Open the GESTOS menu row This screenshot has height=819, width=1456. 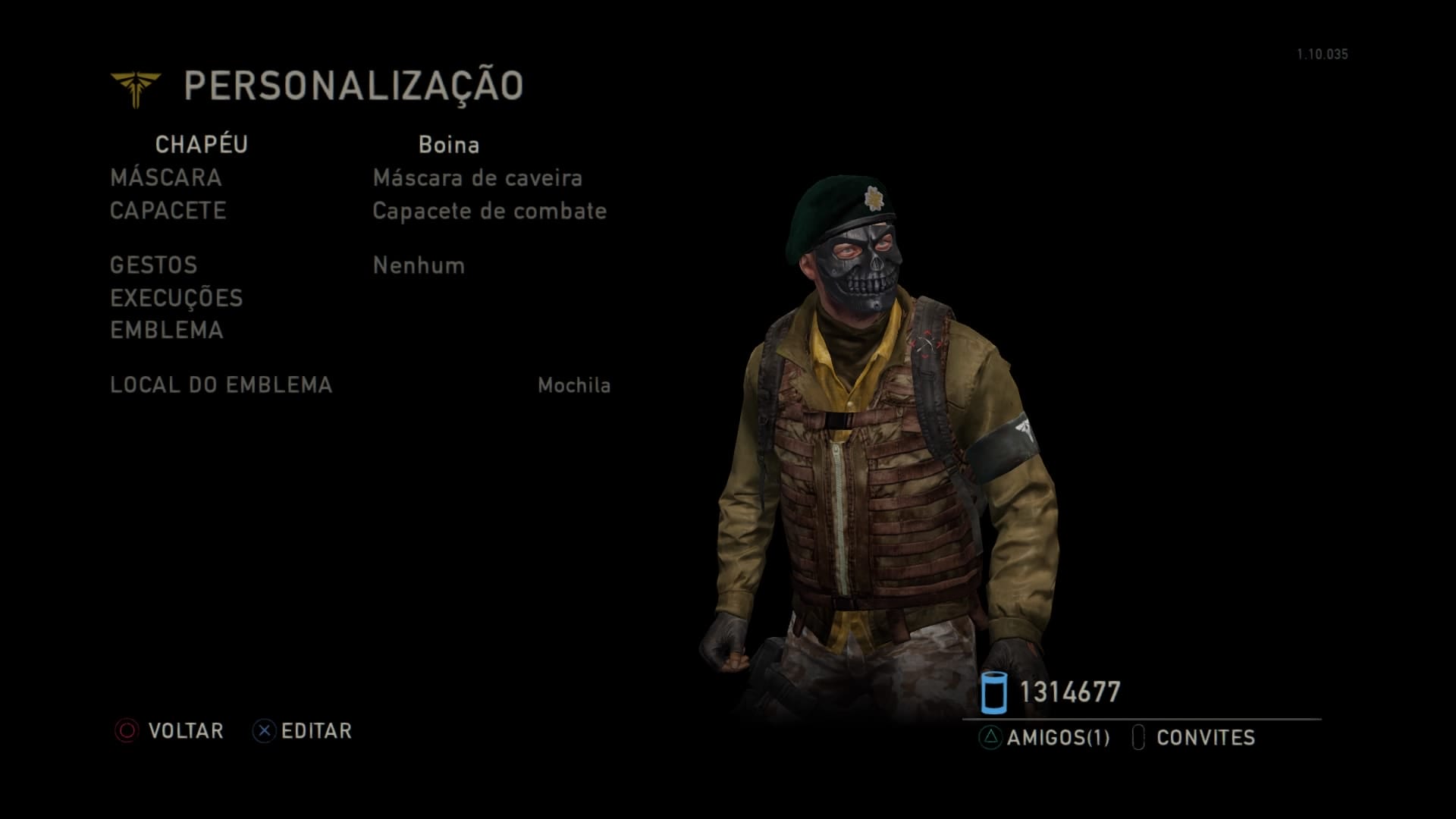pos(154,265)
